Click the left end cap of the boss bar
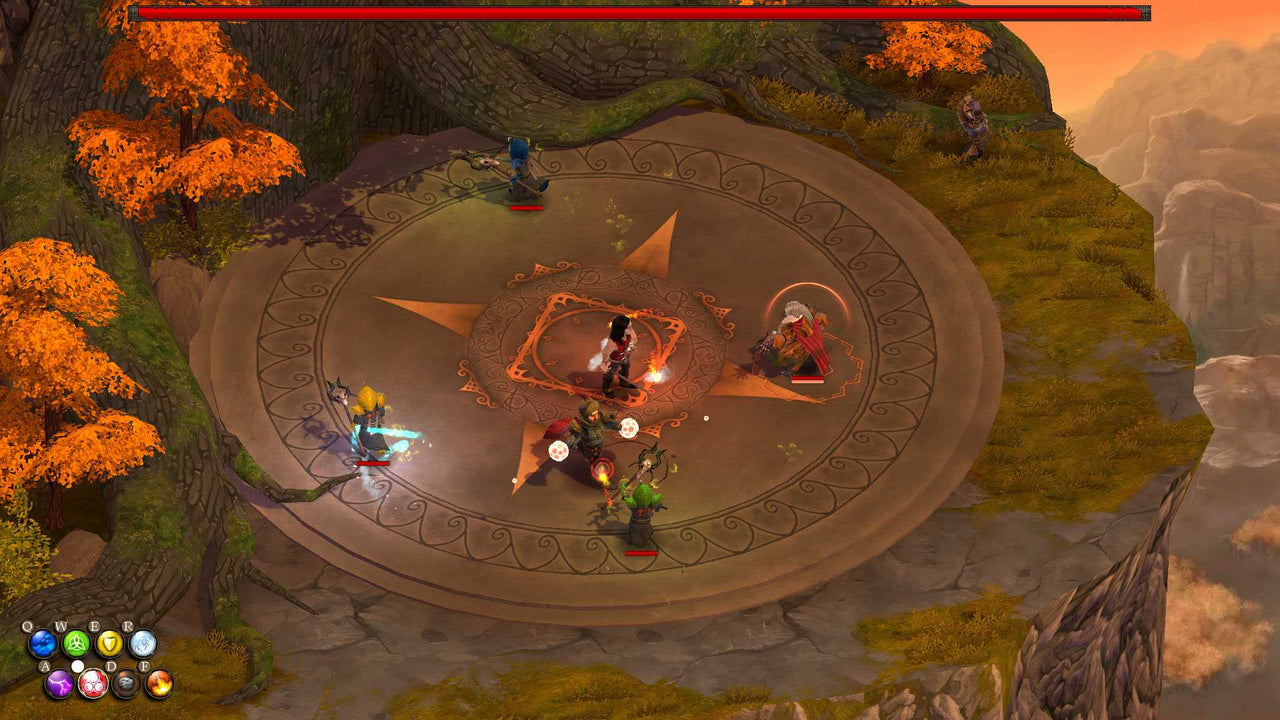The height and width of the screenshot is (720, 1280). click(133, 15)
